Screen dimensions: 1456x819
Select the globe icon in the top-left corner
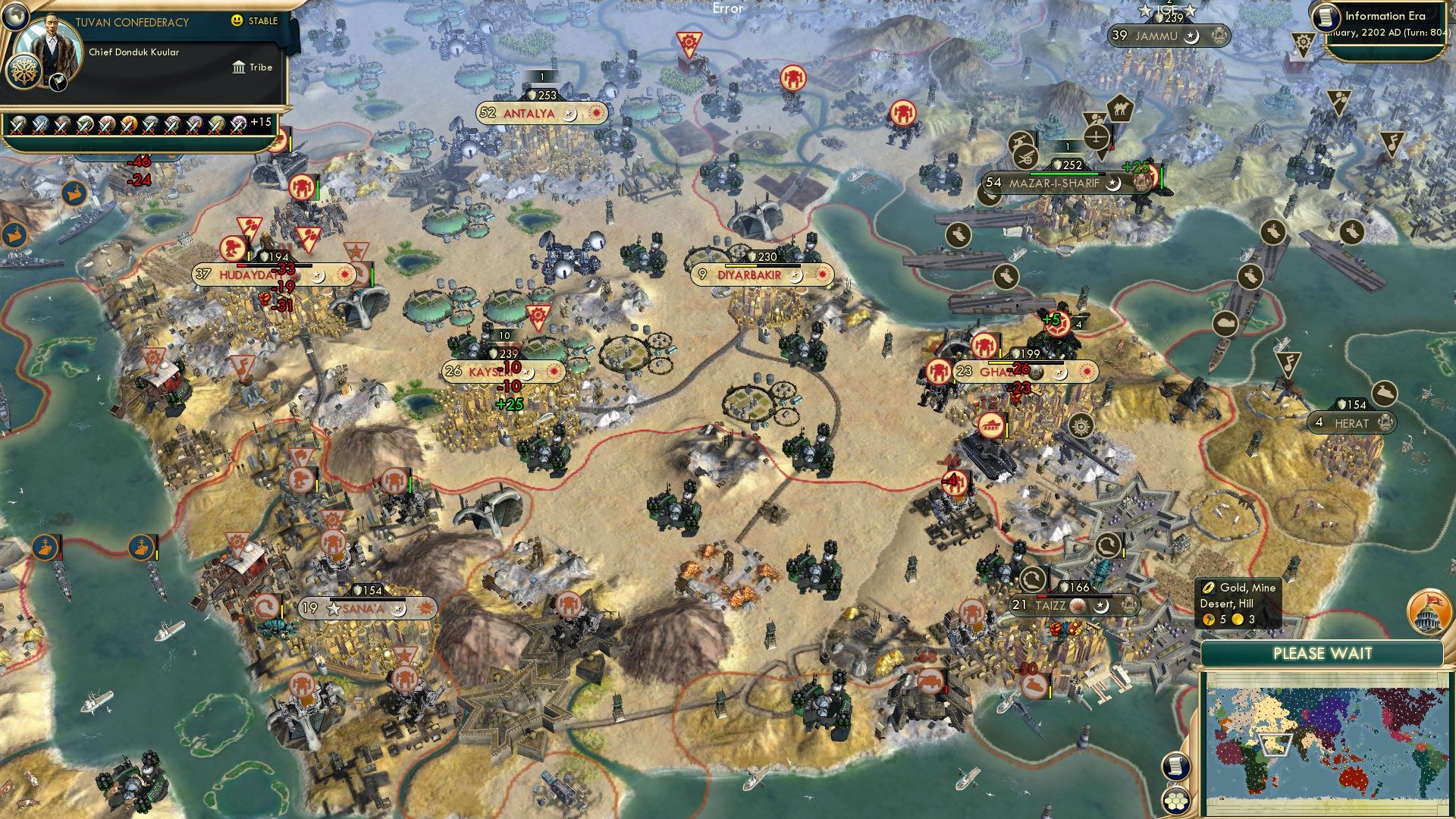14,17
